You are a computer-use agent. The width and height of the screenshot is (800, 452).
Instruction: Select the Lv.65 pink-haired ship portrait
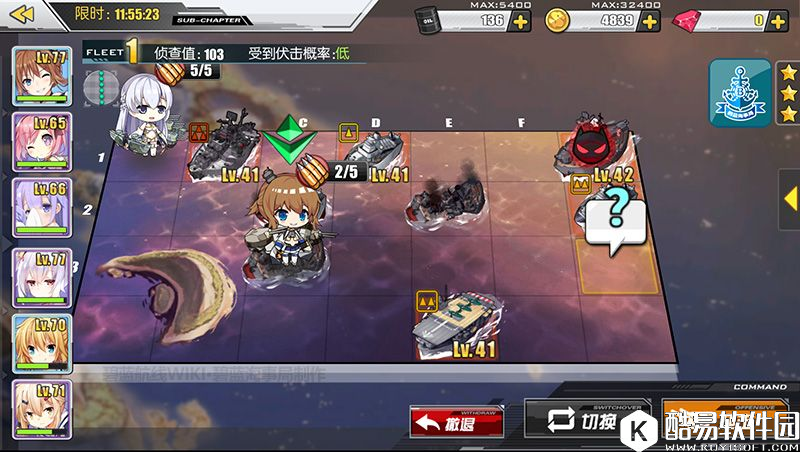tap(41, 142)
